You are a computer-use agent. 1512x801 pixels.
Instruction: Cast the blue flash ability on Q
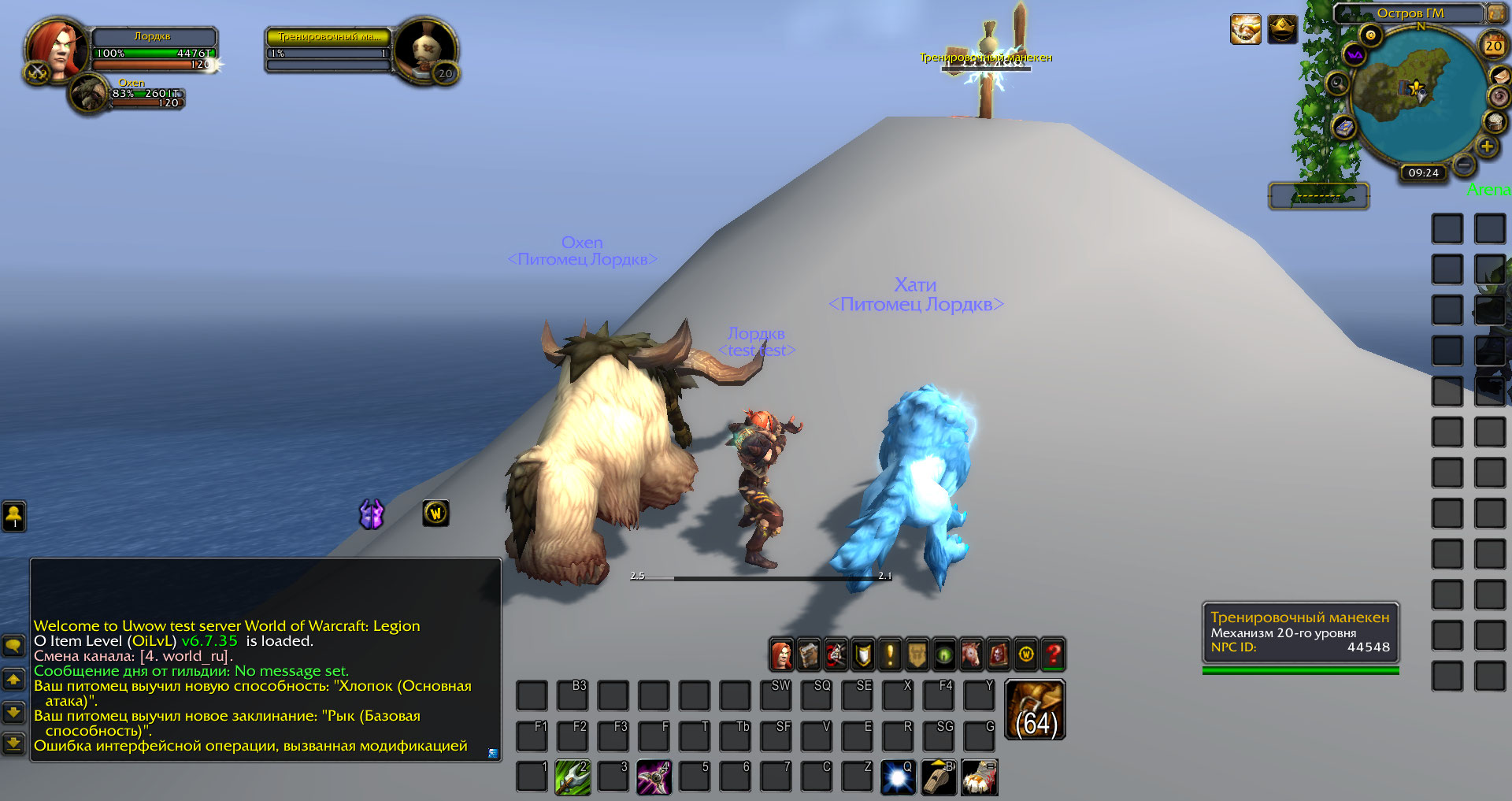coord(898,777)
